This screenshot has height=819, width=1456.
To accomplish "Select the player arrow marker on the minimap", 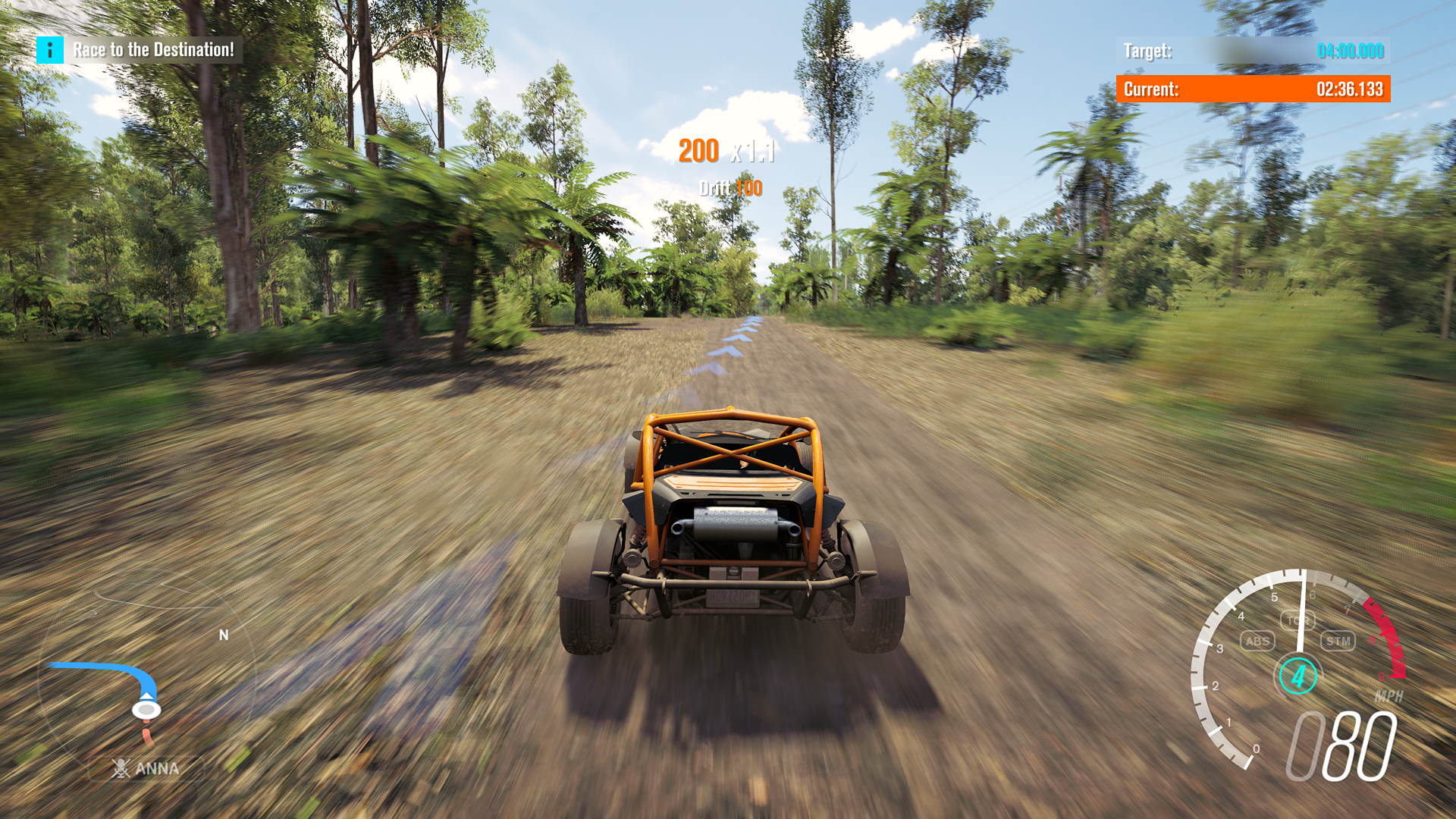I will pos(146,708).
